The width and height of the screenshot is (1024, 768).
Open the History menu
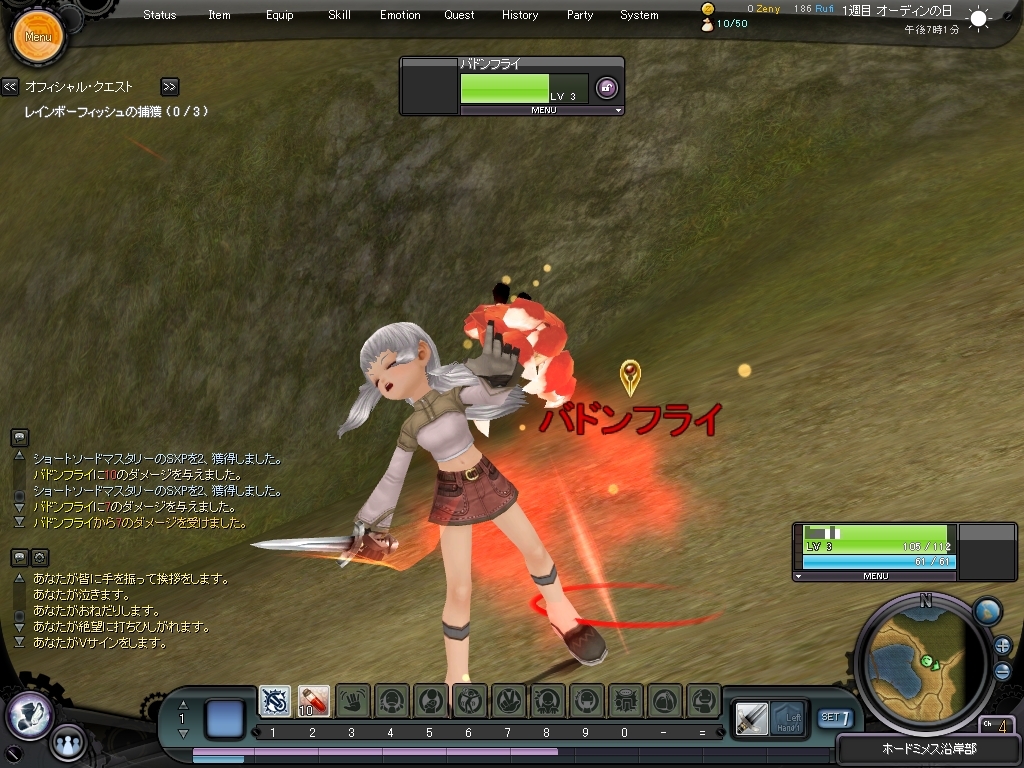[x=520, y=15]
